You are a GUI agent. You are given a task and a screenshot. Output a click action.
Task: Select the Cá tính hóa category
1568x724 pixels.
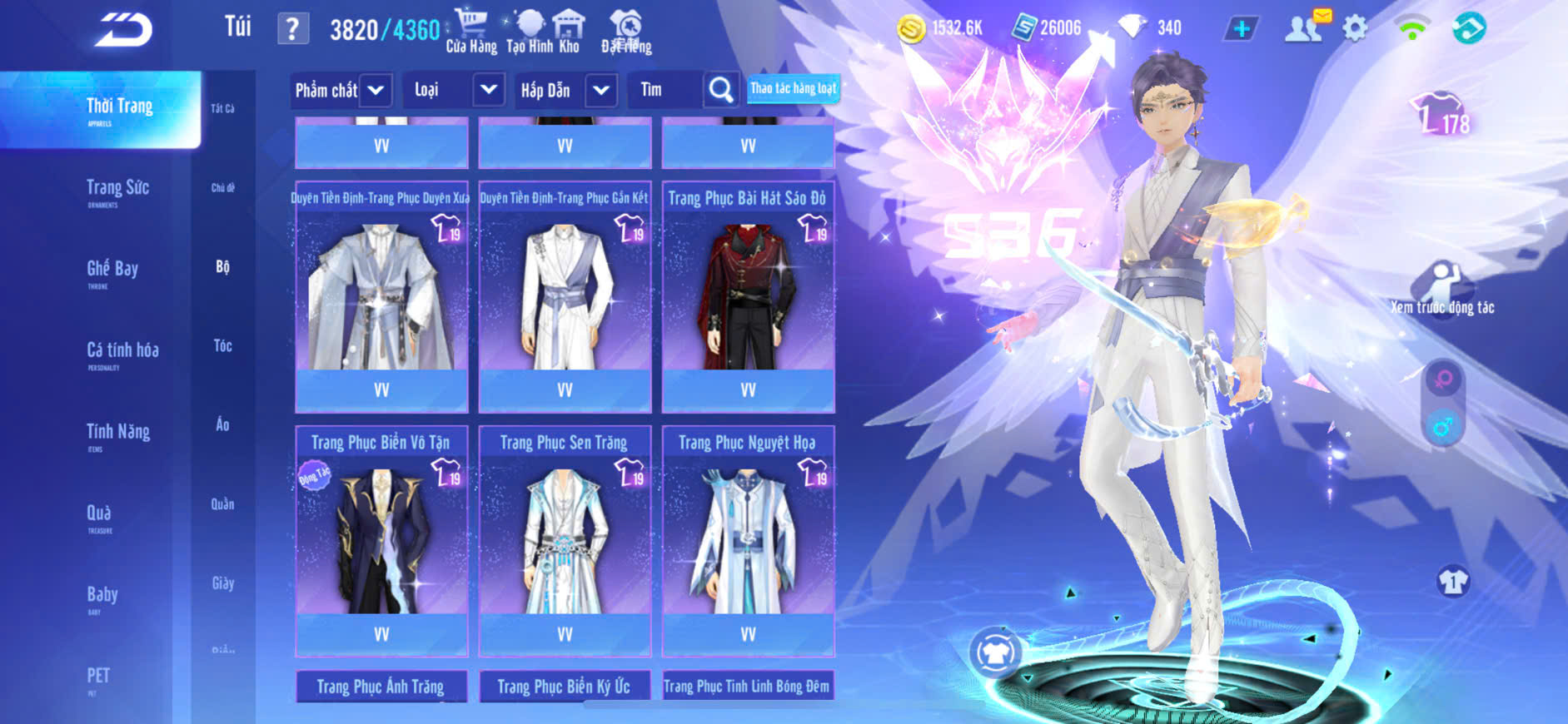point(122,353)
